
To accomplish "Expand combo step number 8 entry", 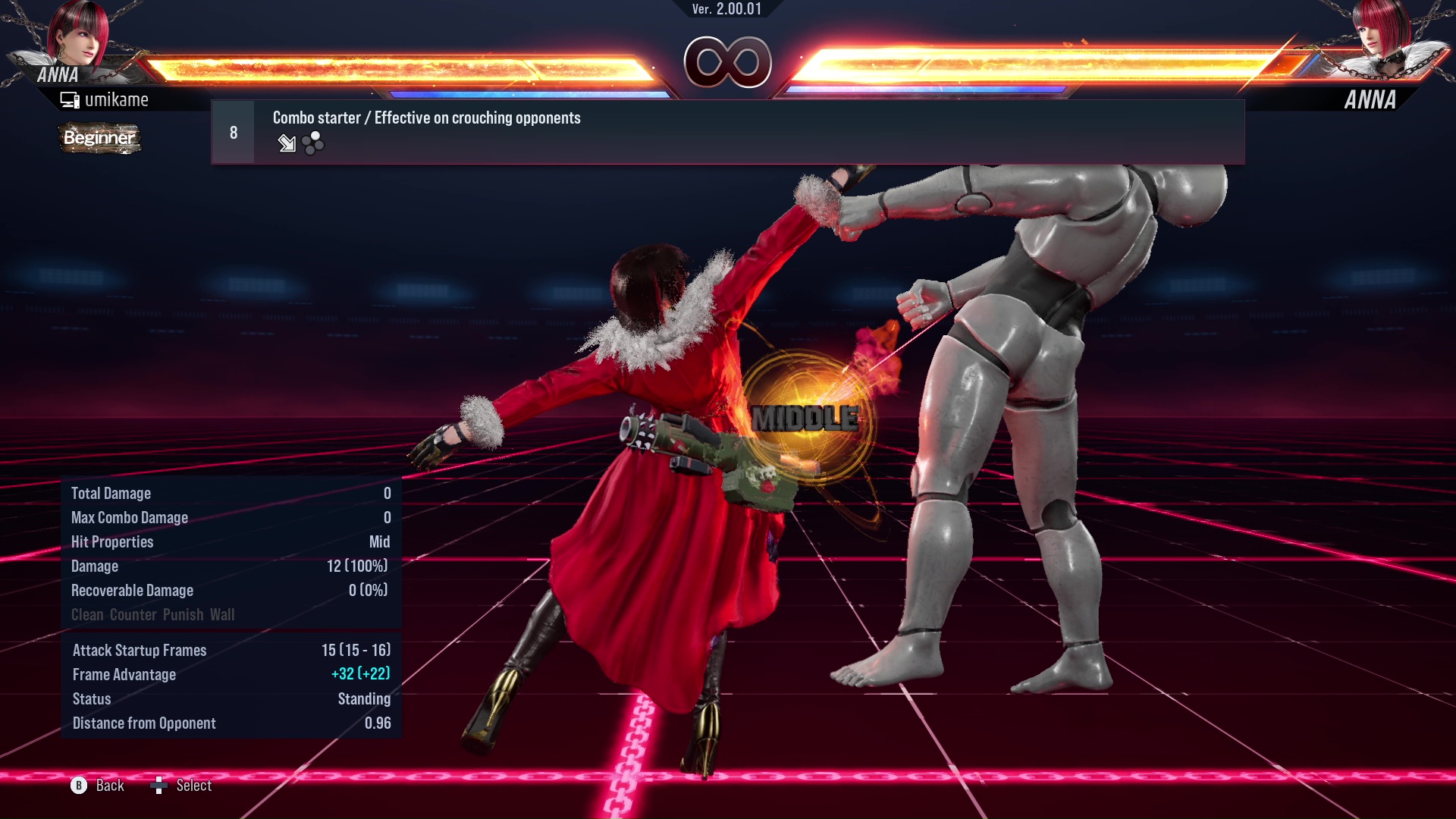I will pyautogui.click(x=233, y=131).
